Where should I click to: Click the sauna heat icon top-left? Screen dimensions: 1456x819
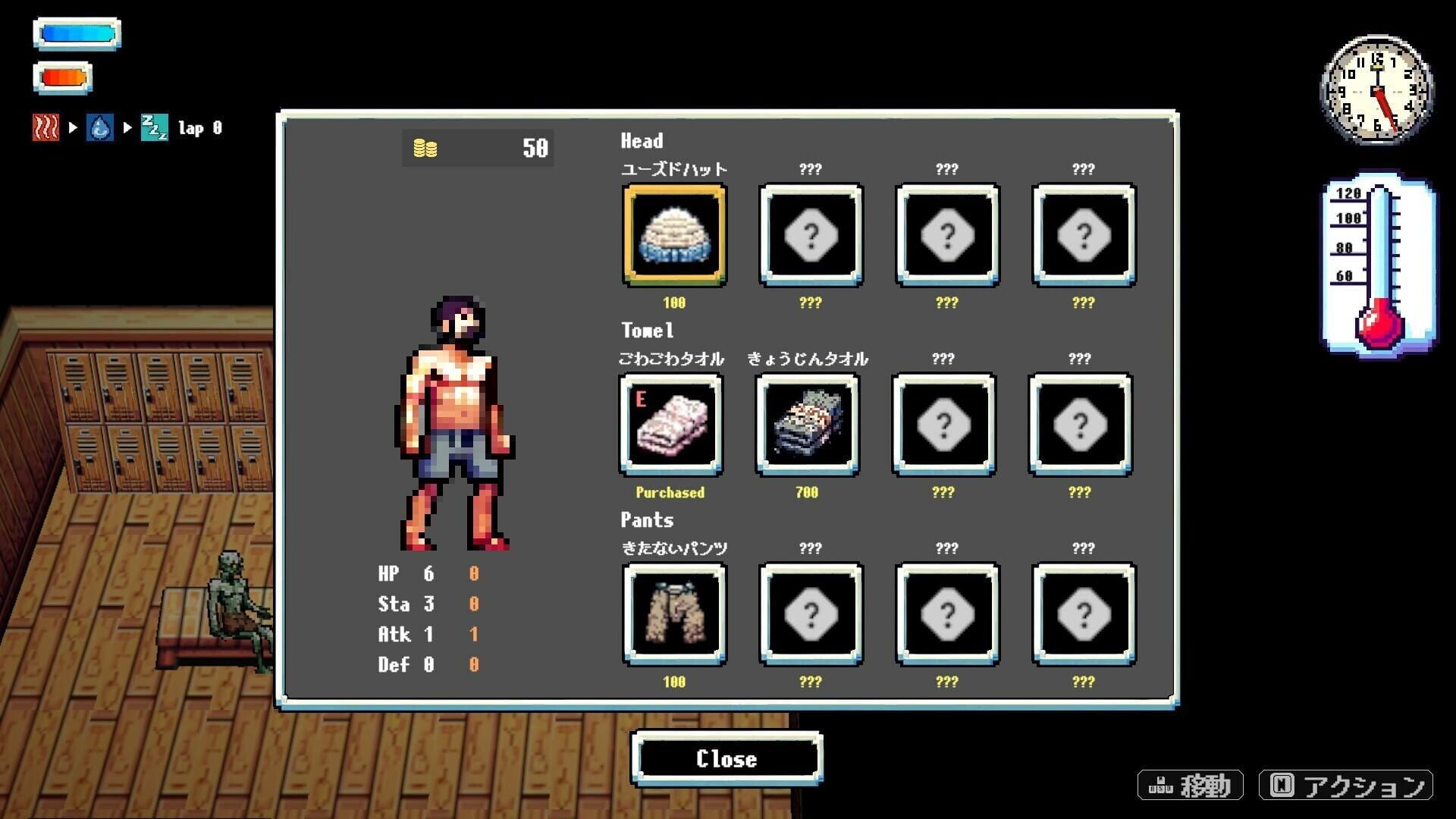[45, 127]
